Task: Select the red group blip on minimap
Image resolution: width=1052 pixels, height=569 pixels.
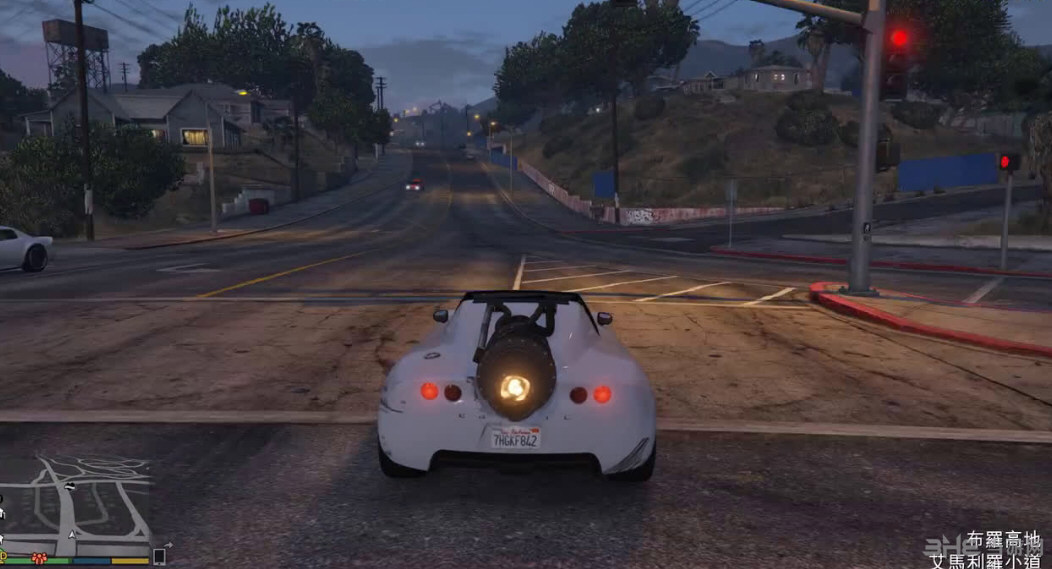Action: pos(39,558)
